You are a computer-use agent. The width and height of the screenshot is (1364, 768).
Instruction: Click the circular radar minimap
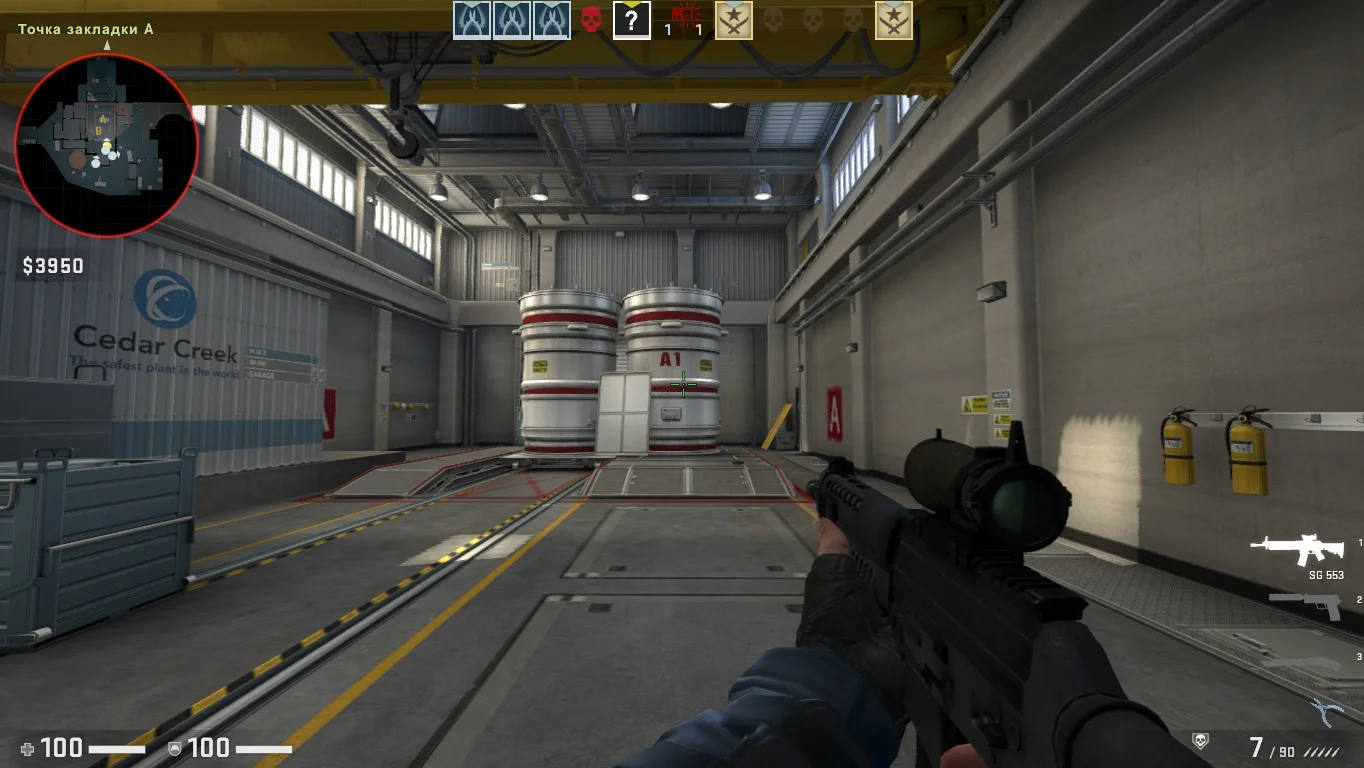[x=106, y=145]
